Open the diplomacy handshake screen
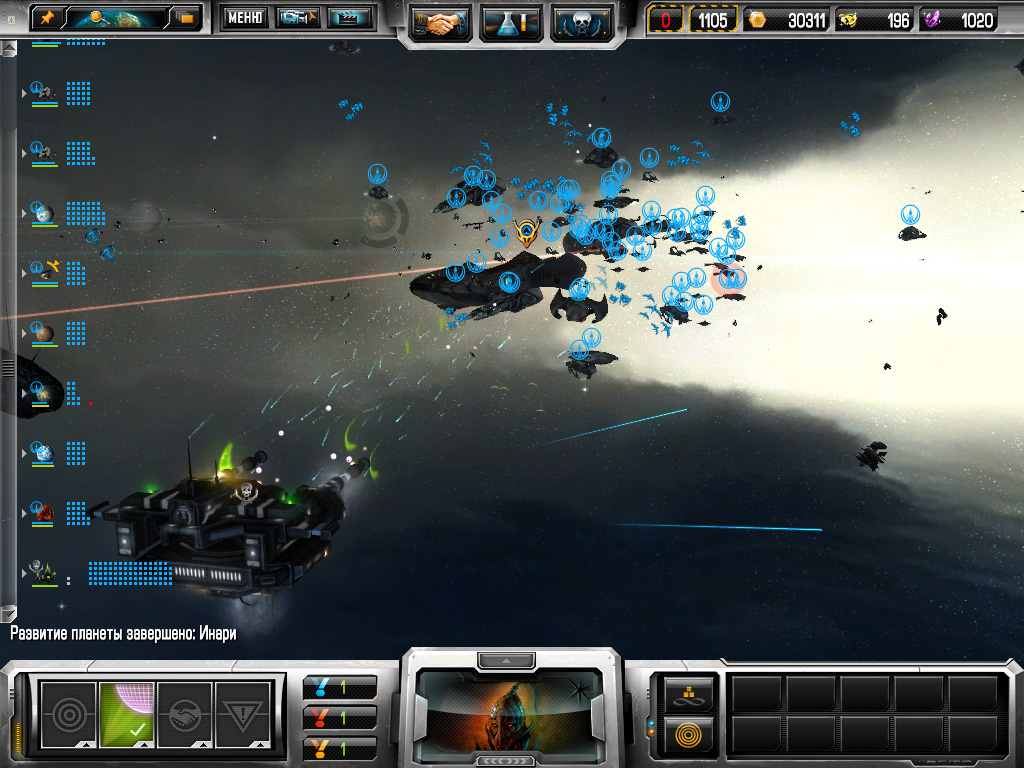This screenshot has height=768, width=1024. pyautogui.click(x=441, y=21)
